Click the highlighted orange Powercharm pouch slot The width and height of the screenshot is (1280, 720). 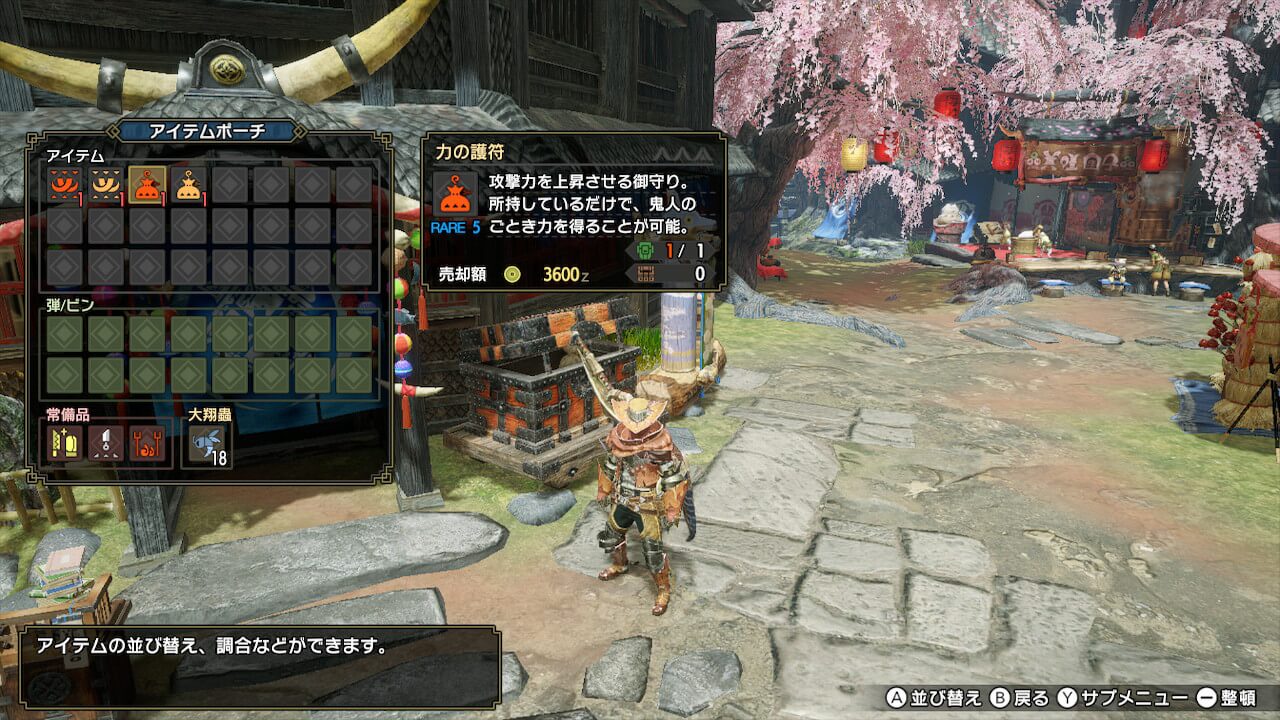147,185
